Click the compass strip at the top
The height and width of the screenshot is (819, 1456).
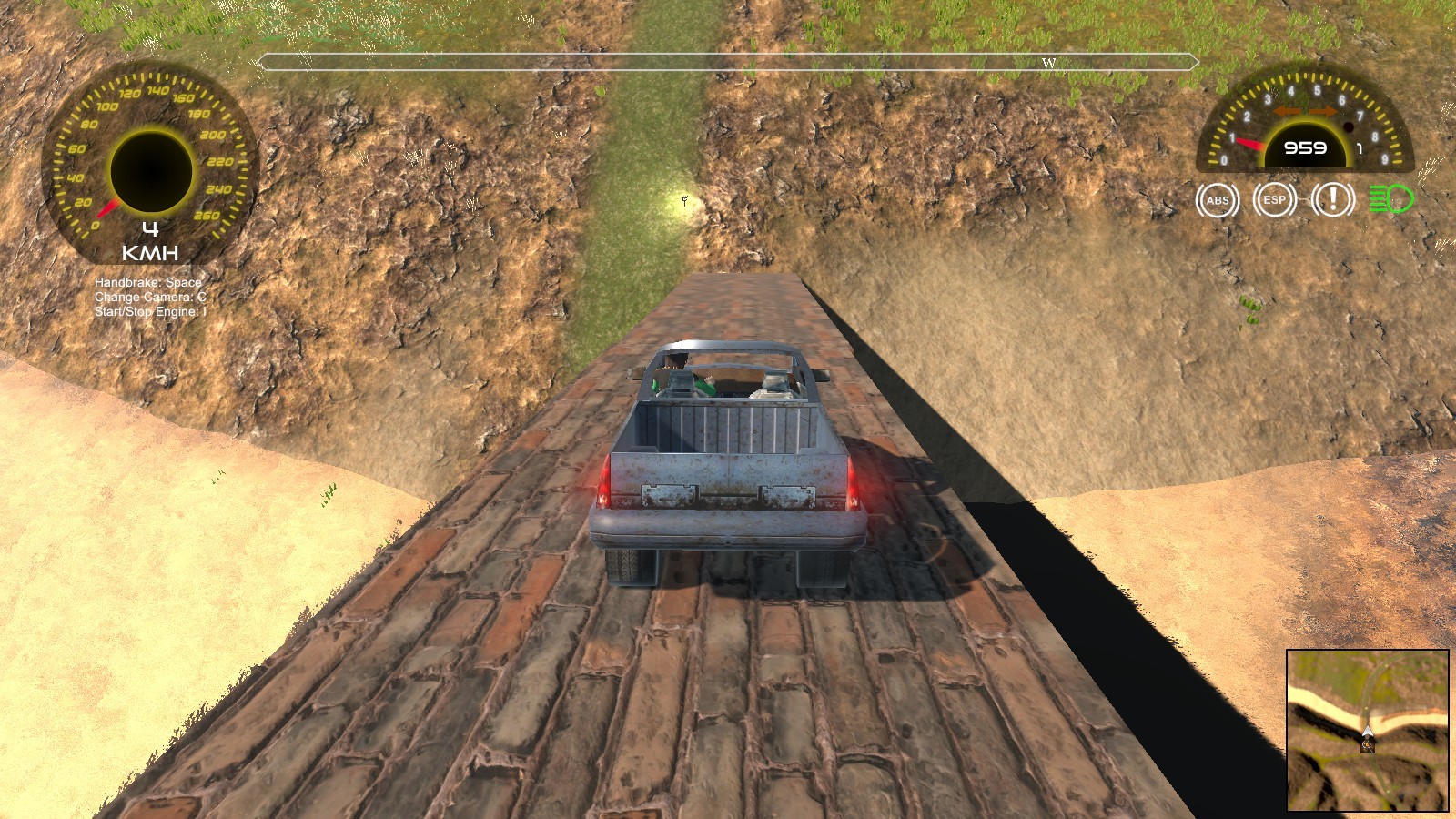coord(728,64)
